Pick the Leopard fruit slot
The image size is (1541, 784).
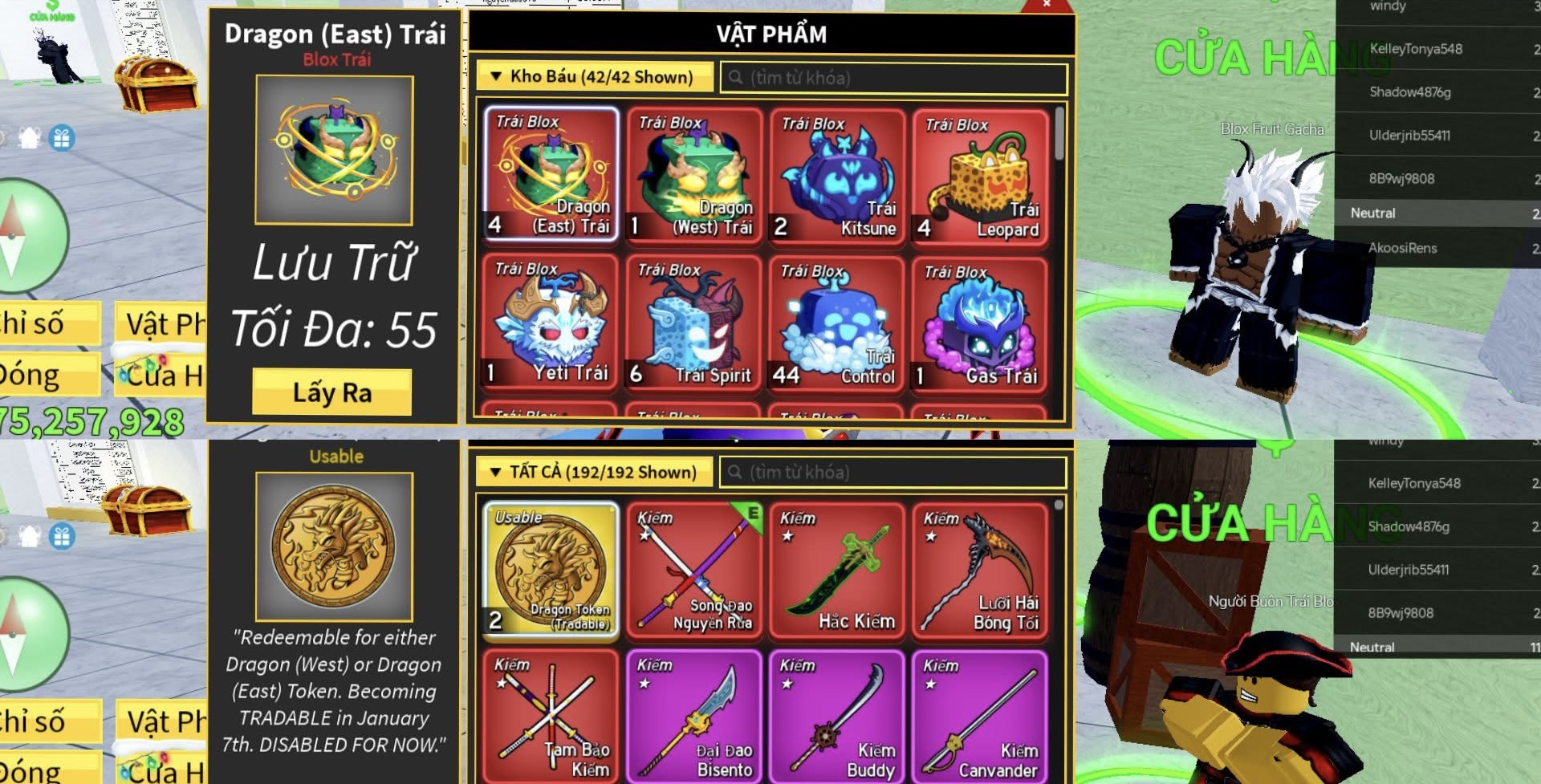(x=980, y=175)
